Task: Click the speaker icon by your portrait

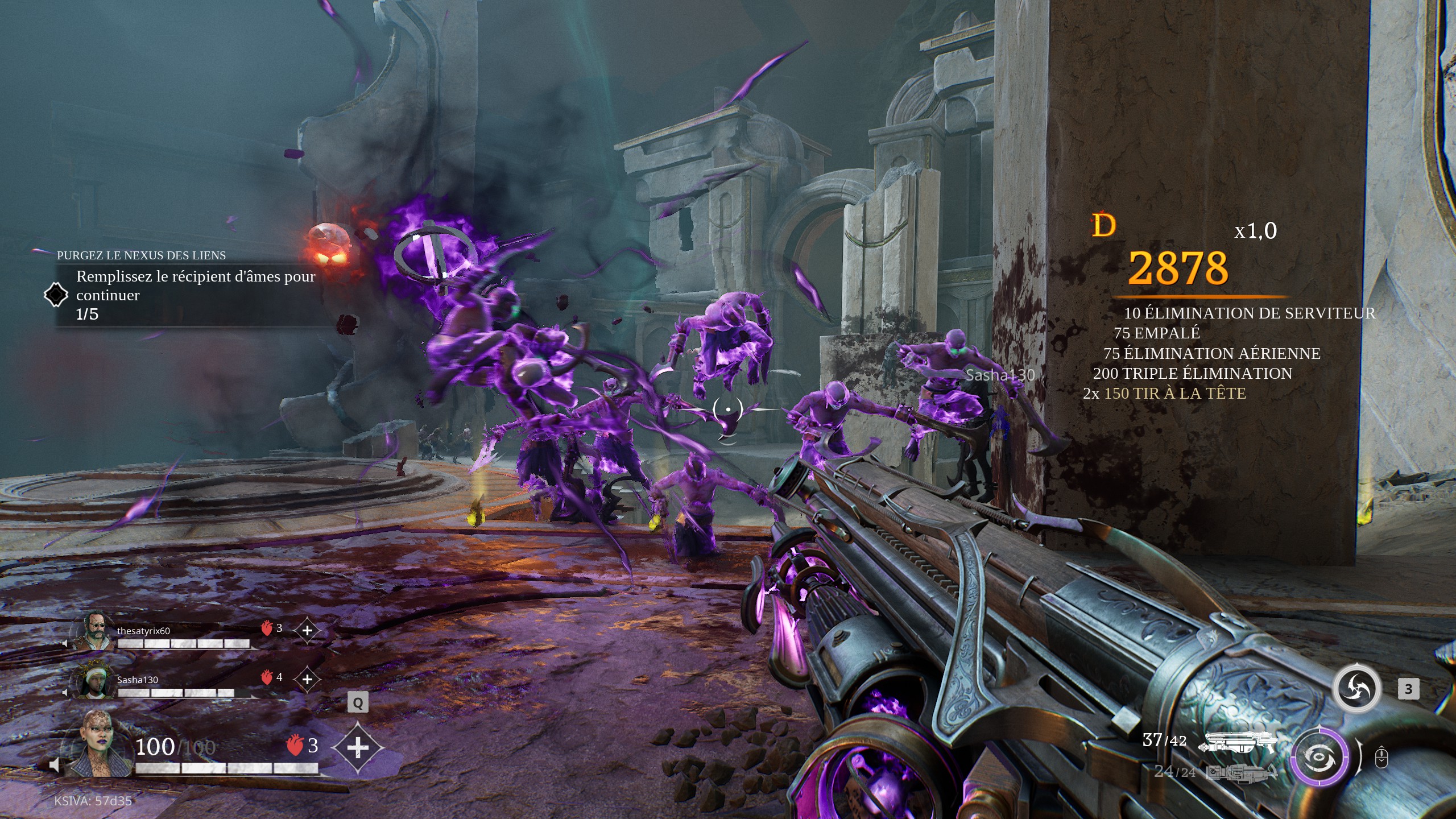Action: tap(55, 765)
